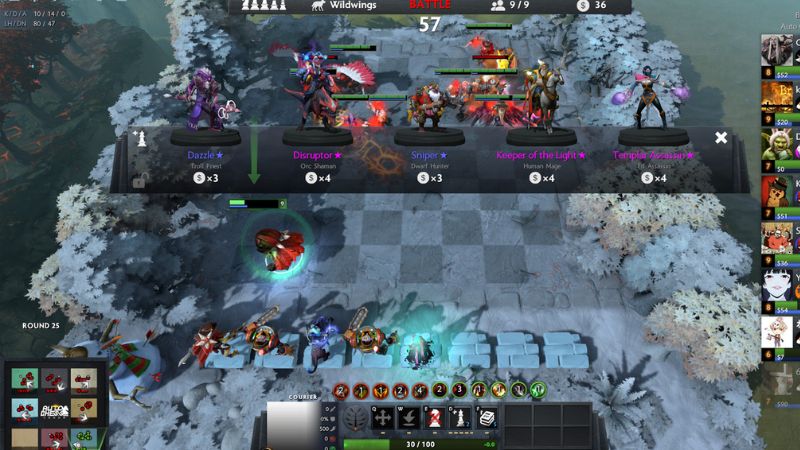
Task: Activate the move-piece crossed arrows ability
Action: [x=384, y=419]
